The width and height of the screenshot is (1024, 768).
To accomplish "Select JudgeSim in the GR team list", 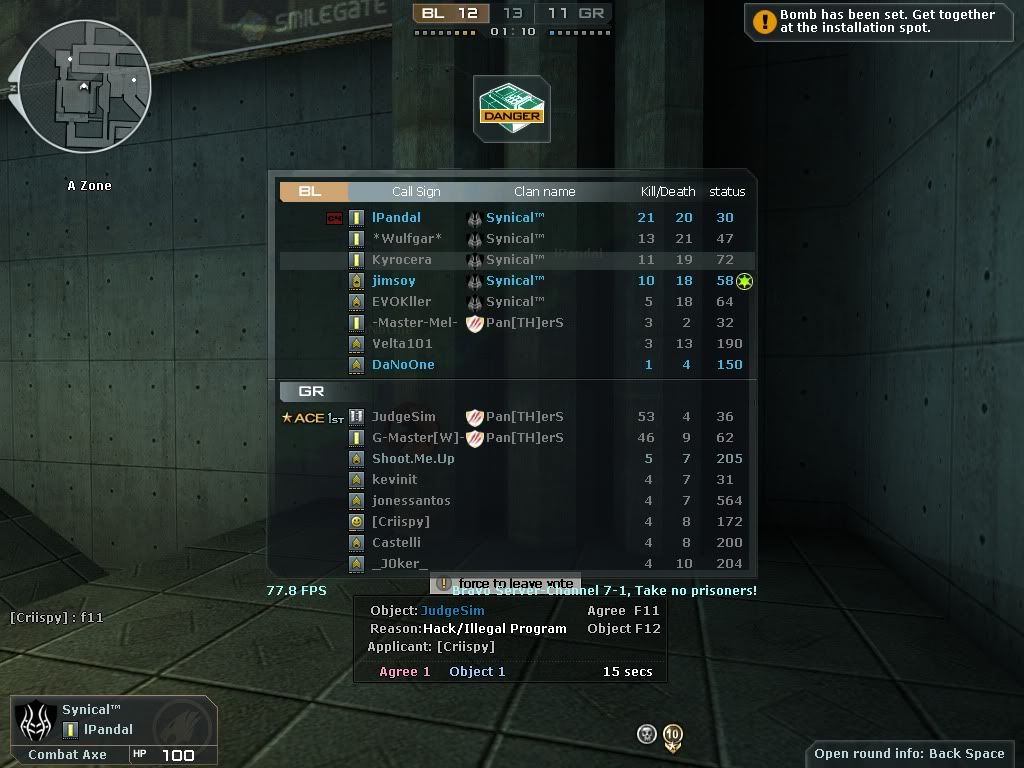I will [403, 417].
